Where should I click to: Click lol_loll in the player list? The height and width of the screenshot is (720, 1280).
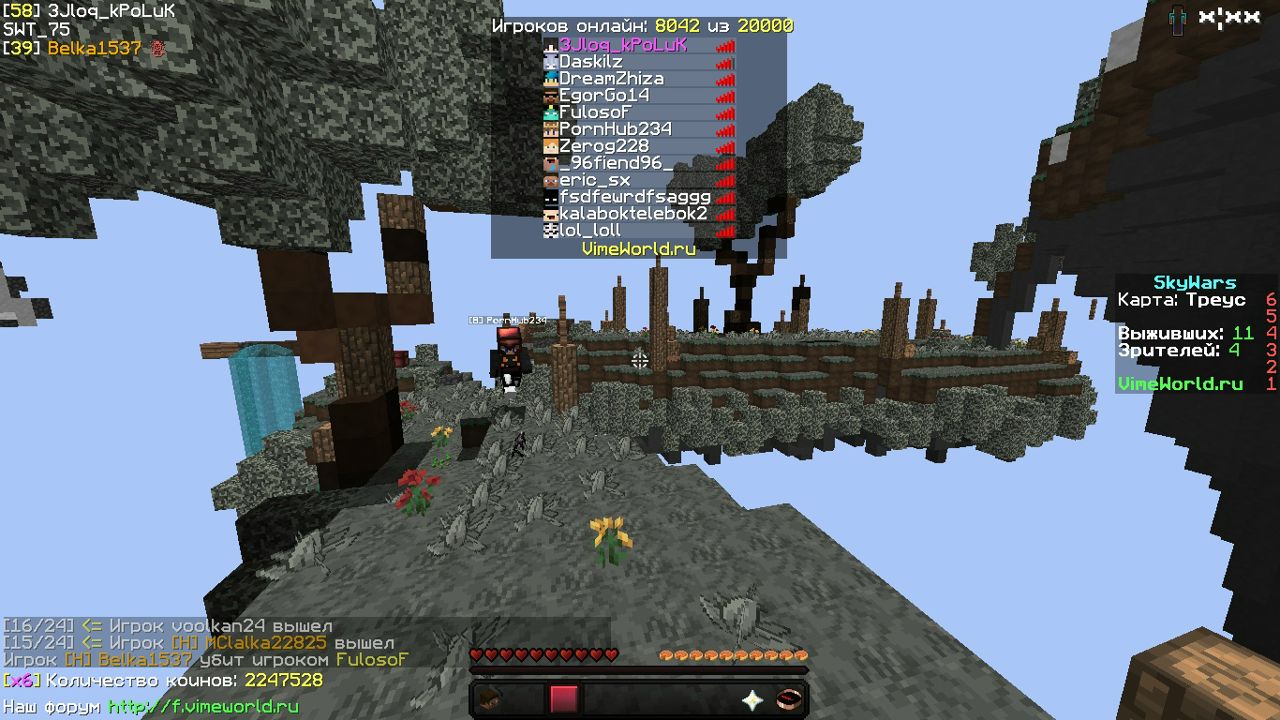click(589, 231)
